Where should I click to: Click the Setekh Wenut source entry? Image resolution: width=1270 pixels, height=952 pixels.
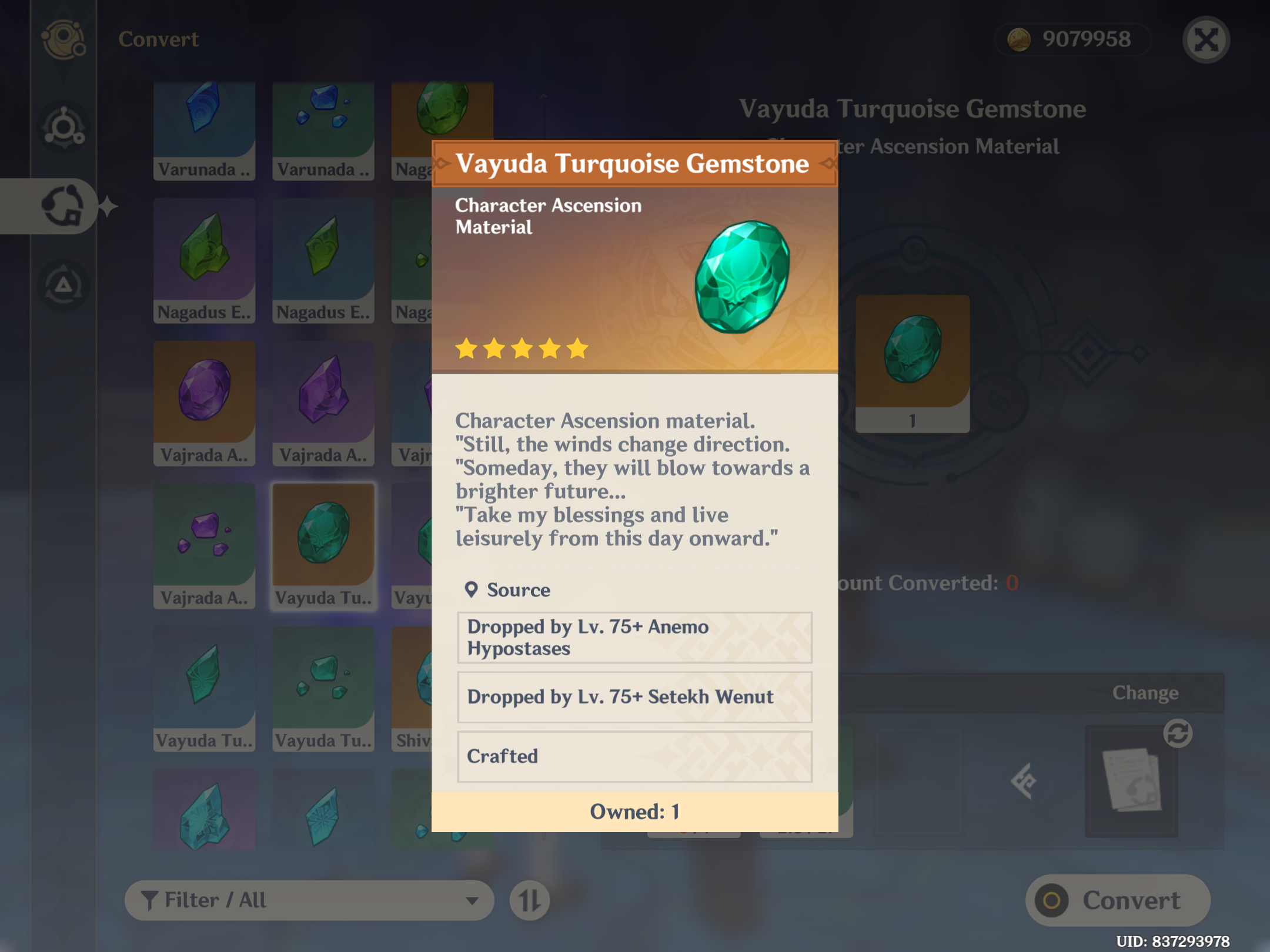point(634,698)
